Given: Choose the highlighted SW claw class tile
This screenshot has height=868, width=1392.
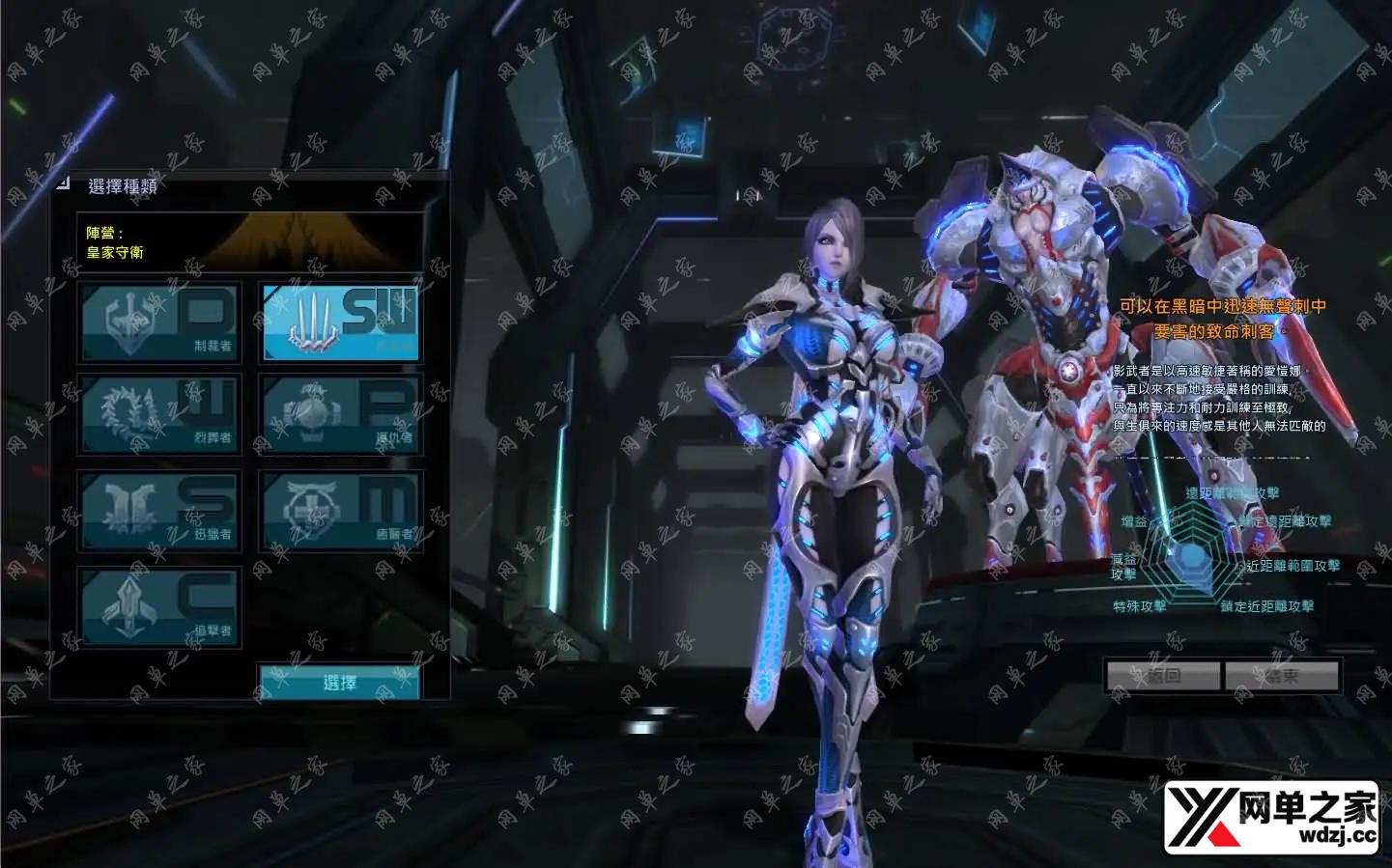Looking at the screenshot, I should click(x=340, y=322).
